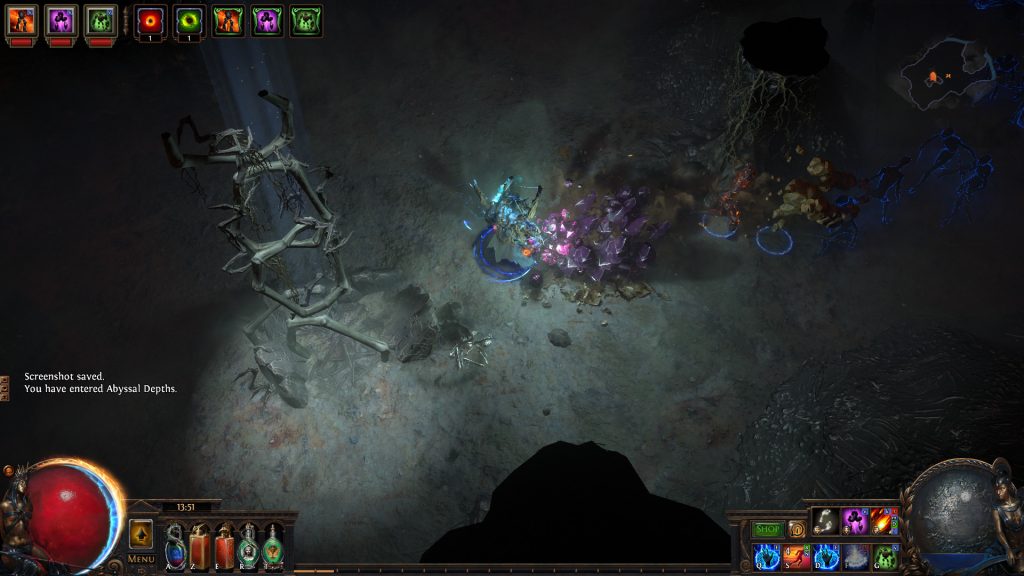1024x576 pixels.
Task: Select the white footprints move skill
Action: click(x=826, y=521)
